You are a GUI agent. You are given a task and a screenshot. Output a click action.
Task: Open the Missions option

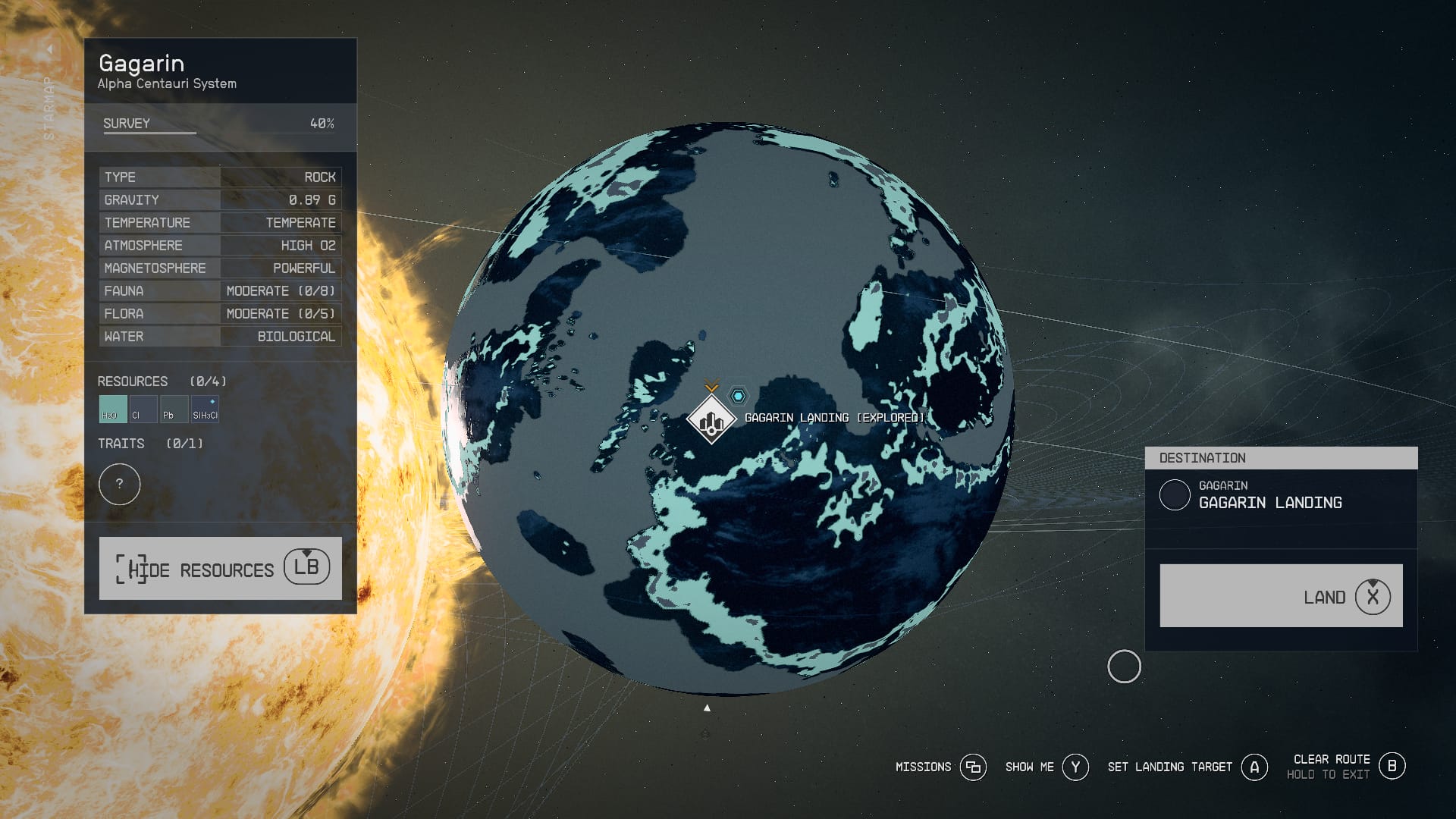pos(940,767)
